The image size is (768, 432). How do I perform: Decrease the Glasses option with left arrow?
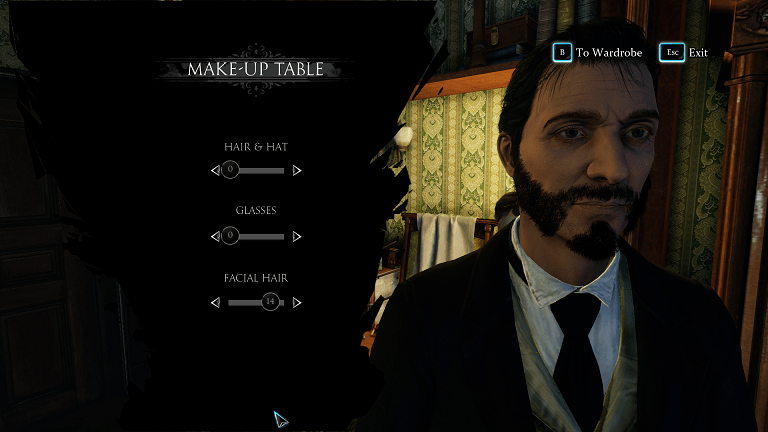(x=215, y=237)
